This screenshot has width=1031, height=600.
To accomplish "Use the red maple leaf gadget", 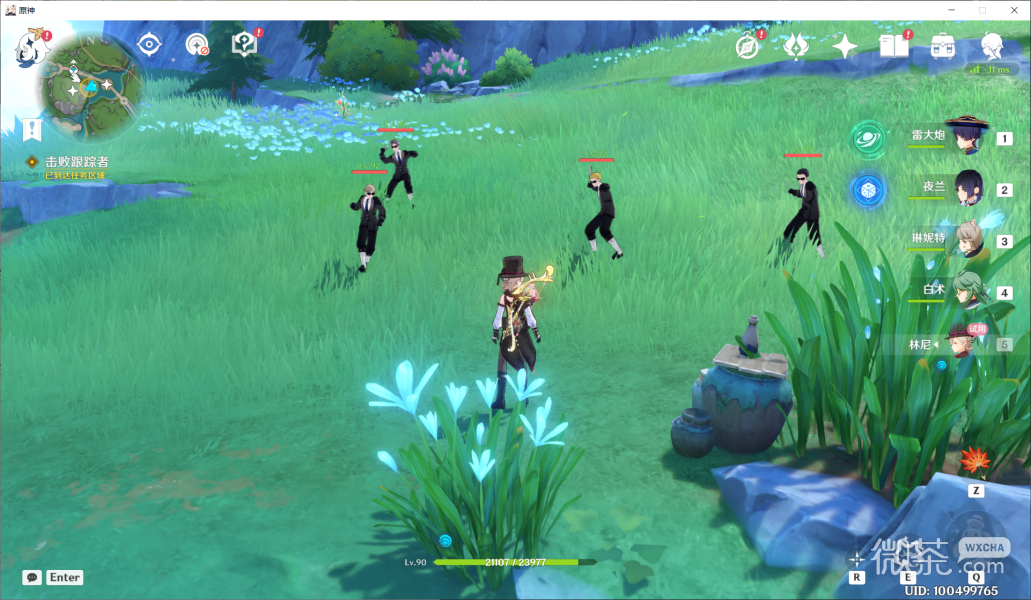I will click(974, 463).
